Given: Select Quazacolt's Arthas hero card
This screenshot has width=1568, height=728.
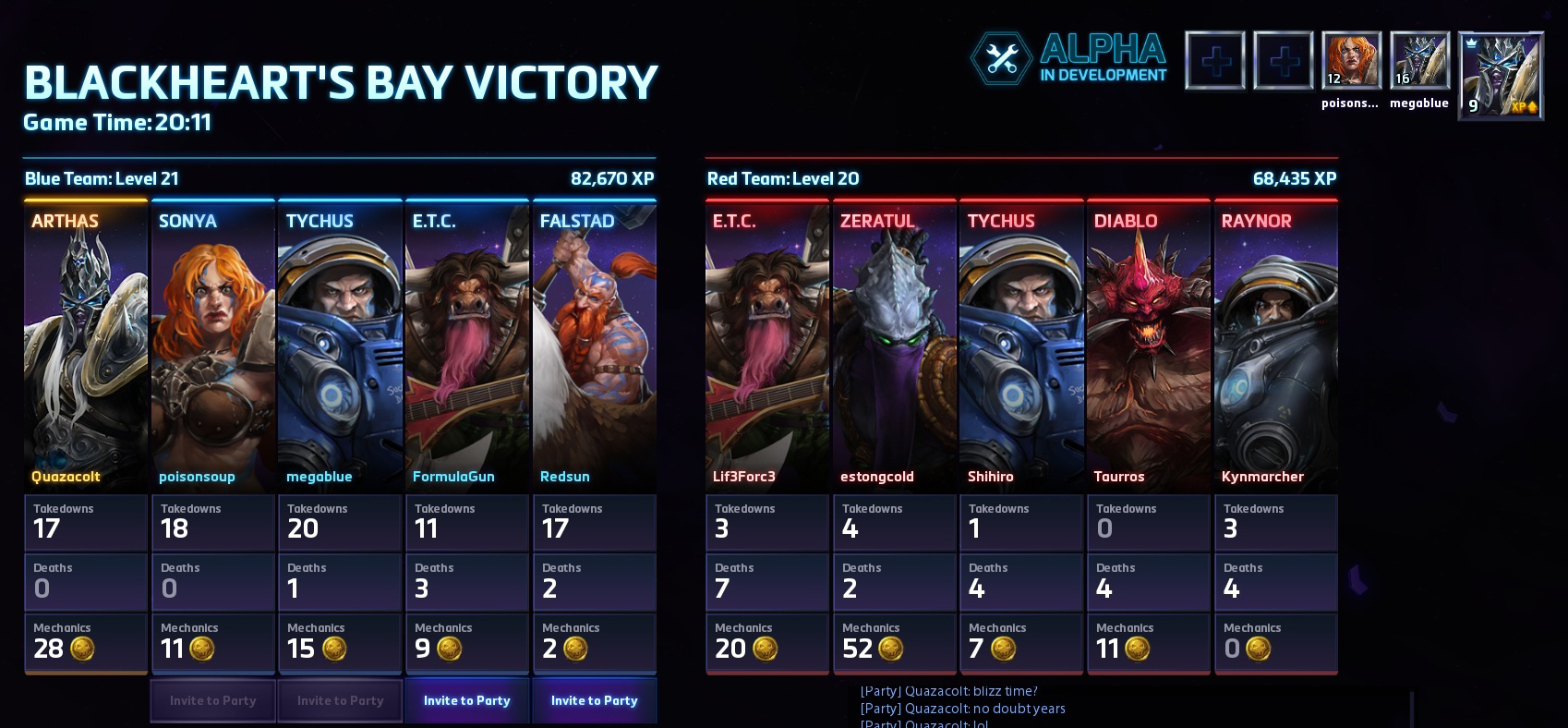Looking at the screenshot, I should coord(86,346).
